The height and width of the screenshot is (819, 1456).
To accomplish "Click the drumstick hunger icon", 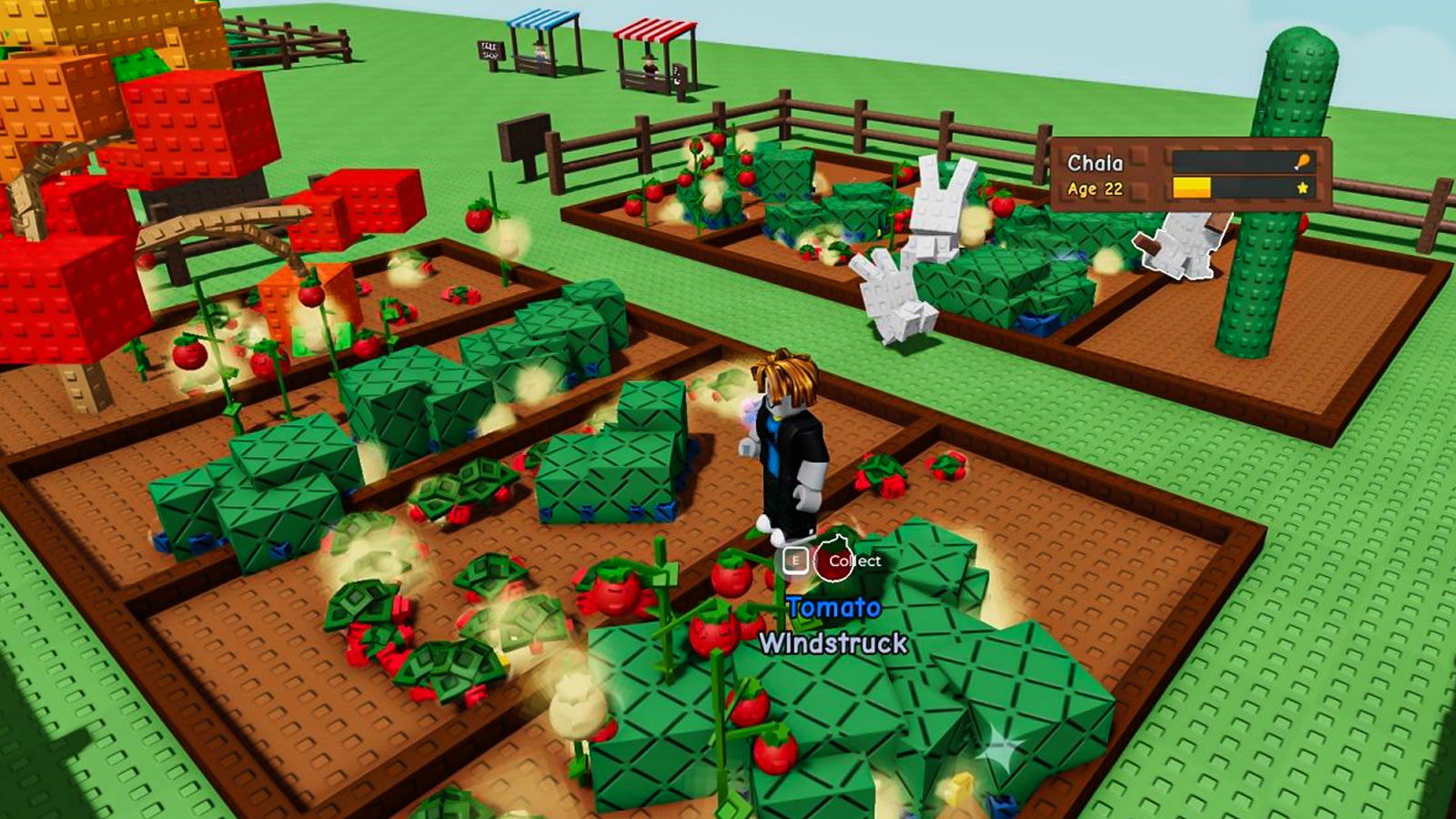I will pos(1303,161).
